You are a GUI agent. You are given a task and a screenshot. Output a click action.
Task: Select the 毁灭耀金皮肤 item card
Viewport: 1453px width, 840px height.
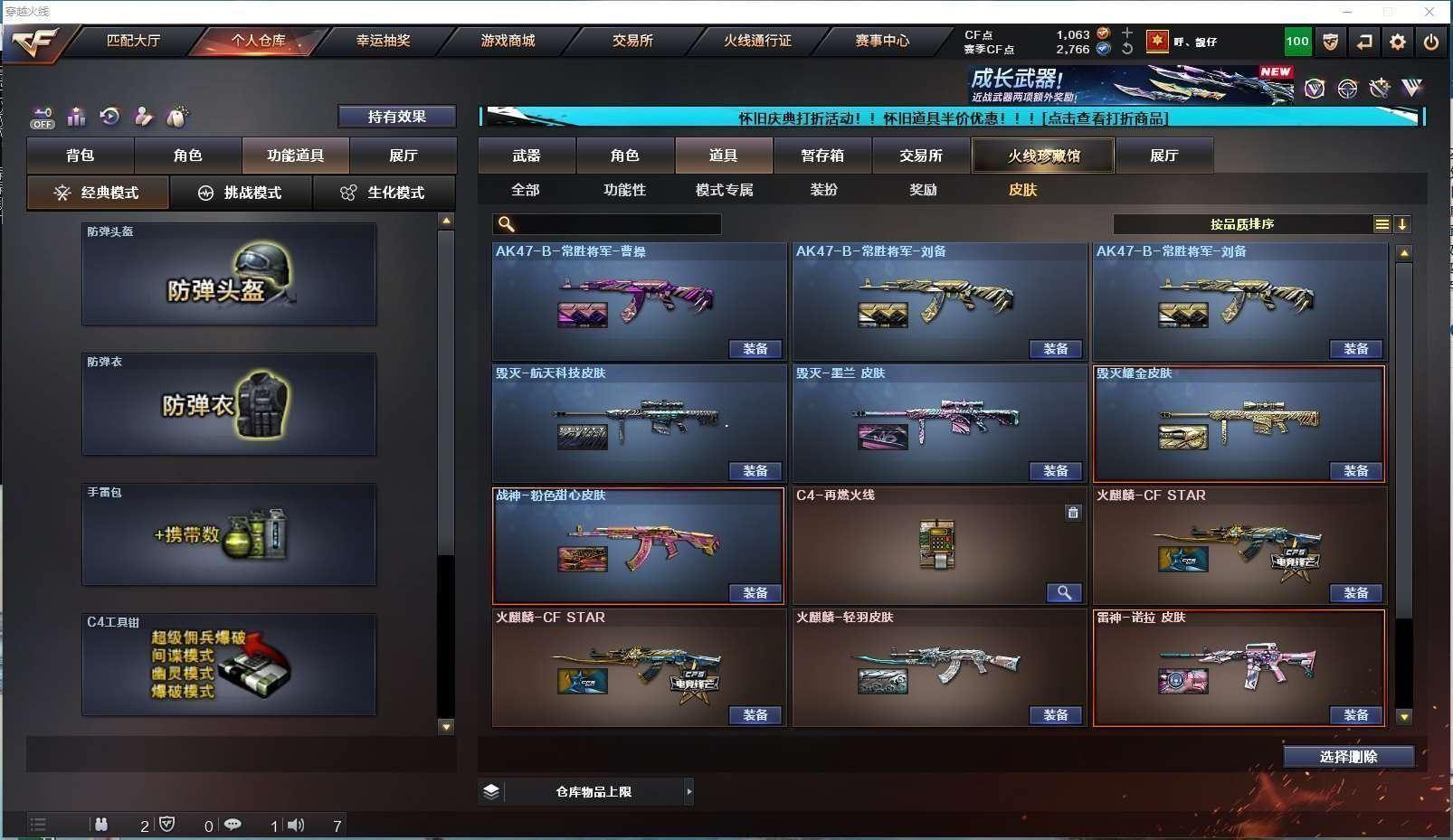(1238, 422)
